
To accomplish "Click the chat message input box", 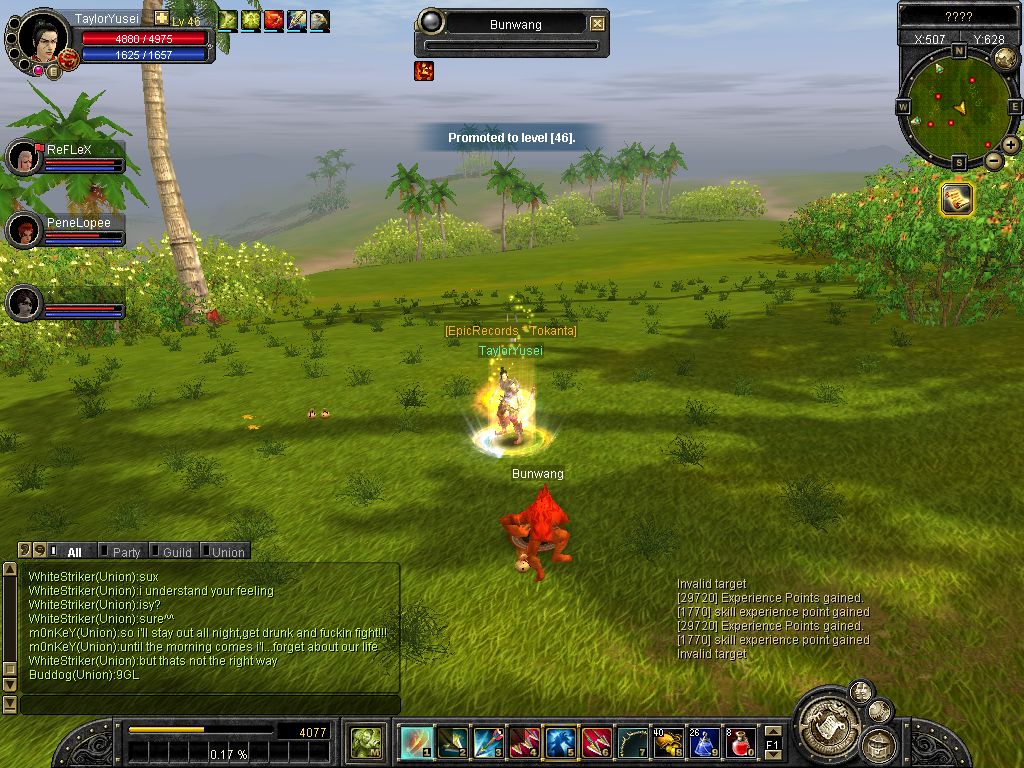I will pyautogui.click(x=210, y=705).
